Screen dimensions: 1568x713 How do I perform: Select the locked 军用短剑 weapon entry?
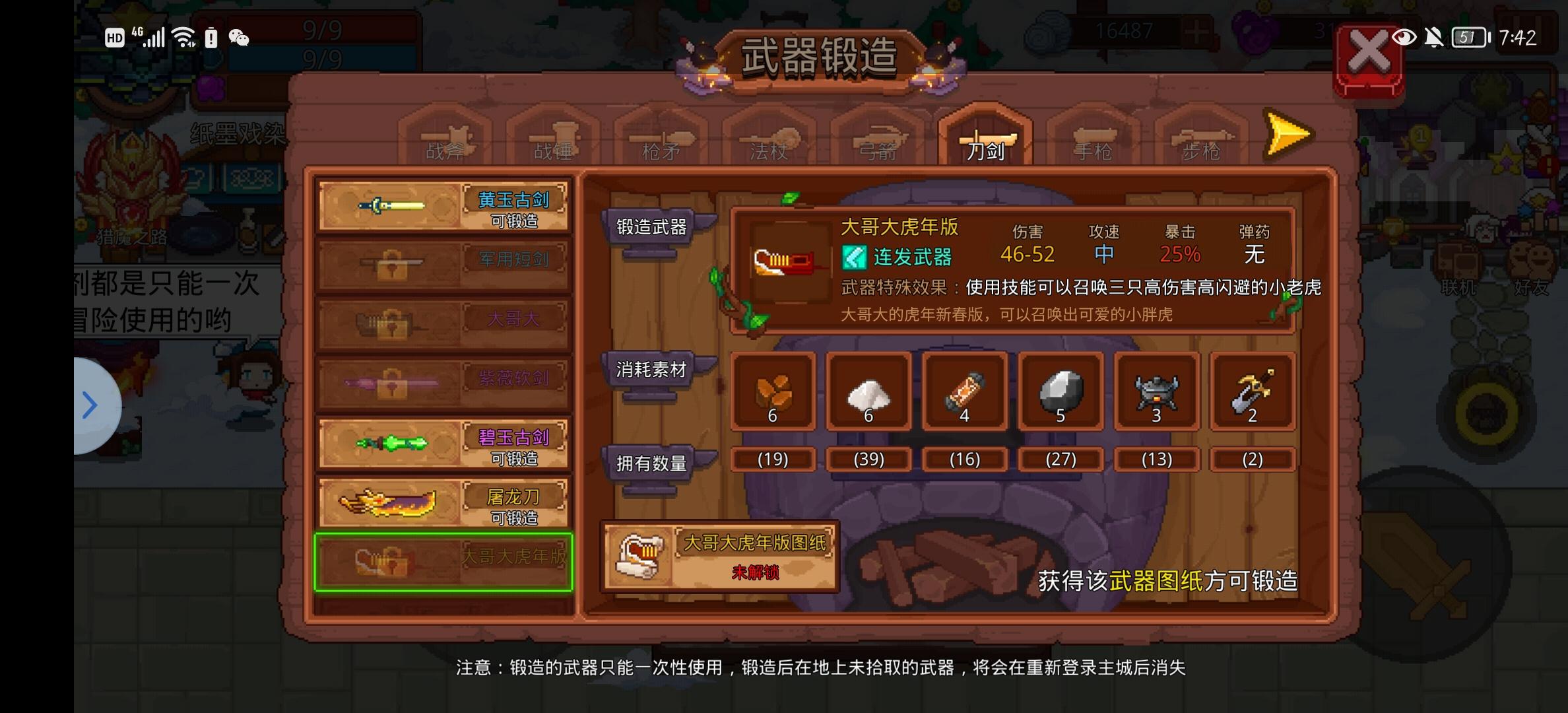click(x=443, y=263)
